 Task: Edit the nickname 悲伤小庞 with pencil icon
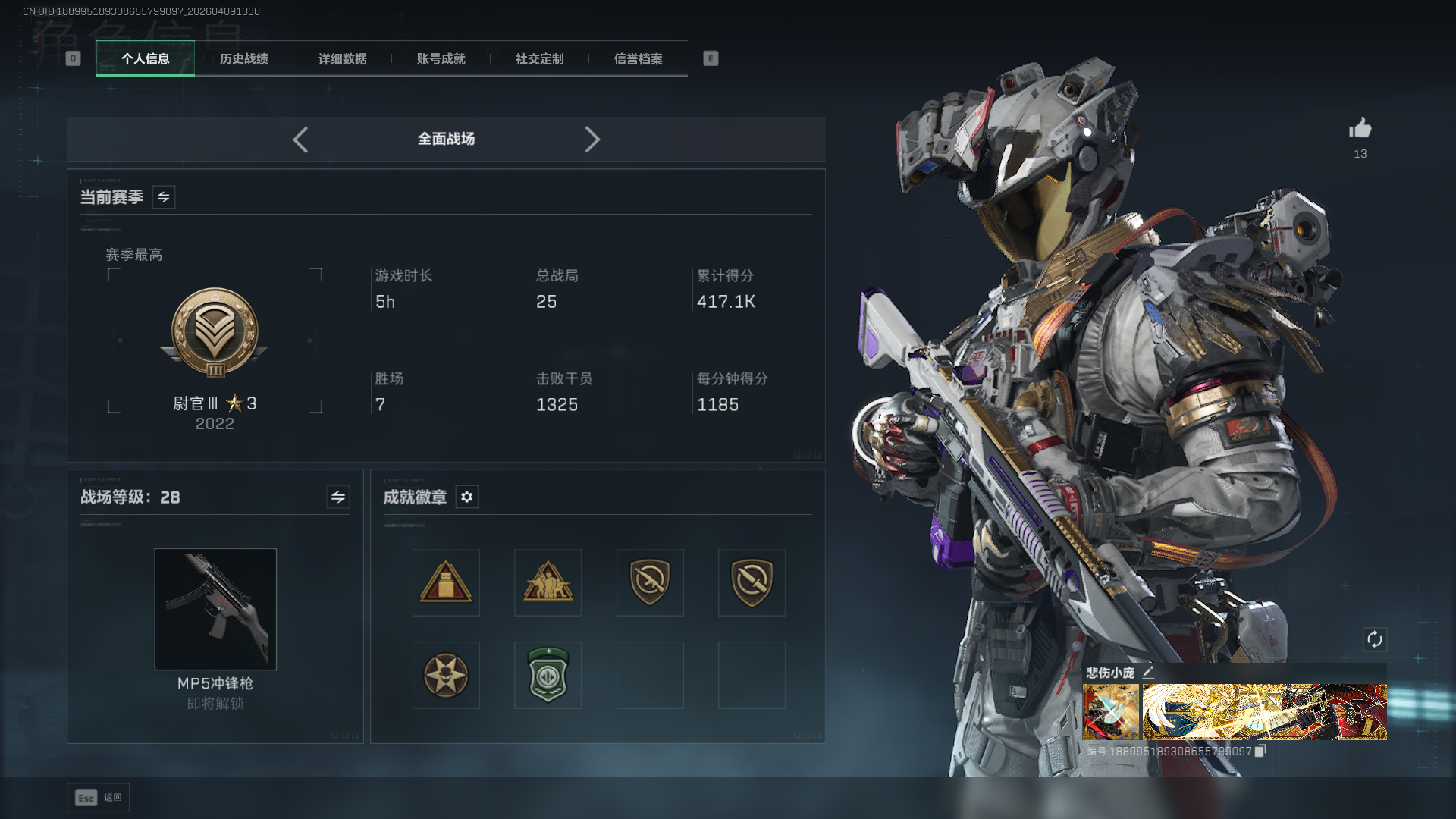[x=1148, y=672]
